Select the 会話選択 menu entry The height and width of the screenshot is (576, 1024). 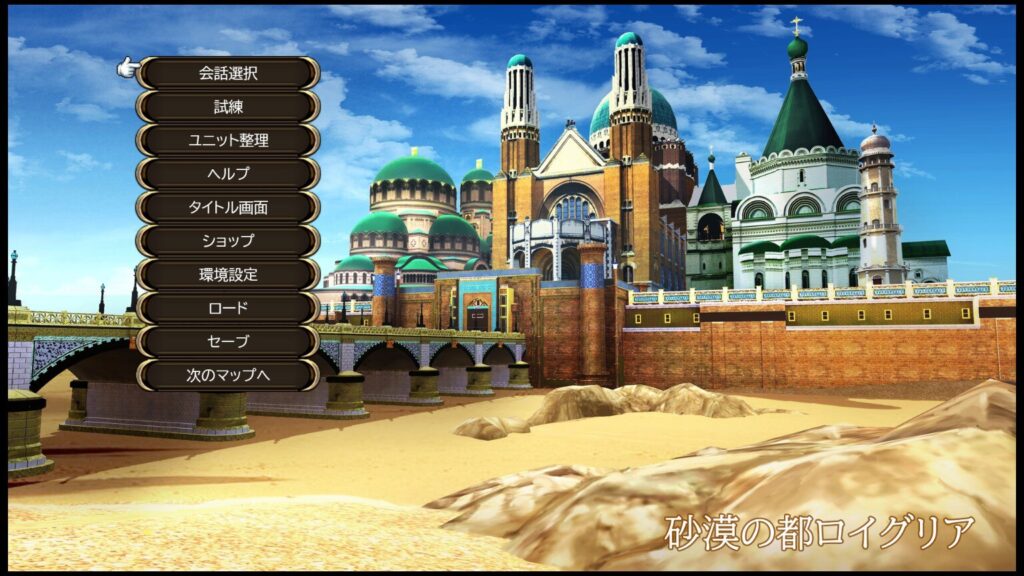tap(228, 73)
